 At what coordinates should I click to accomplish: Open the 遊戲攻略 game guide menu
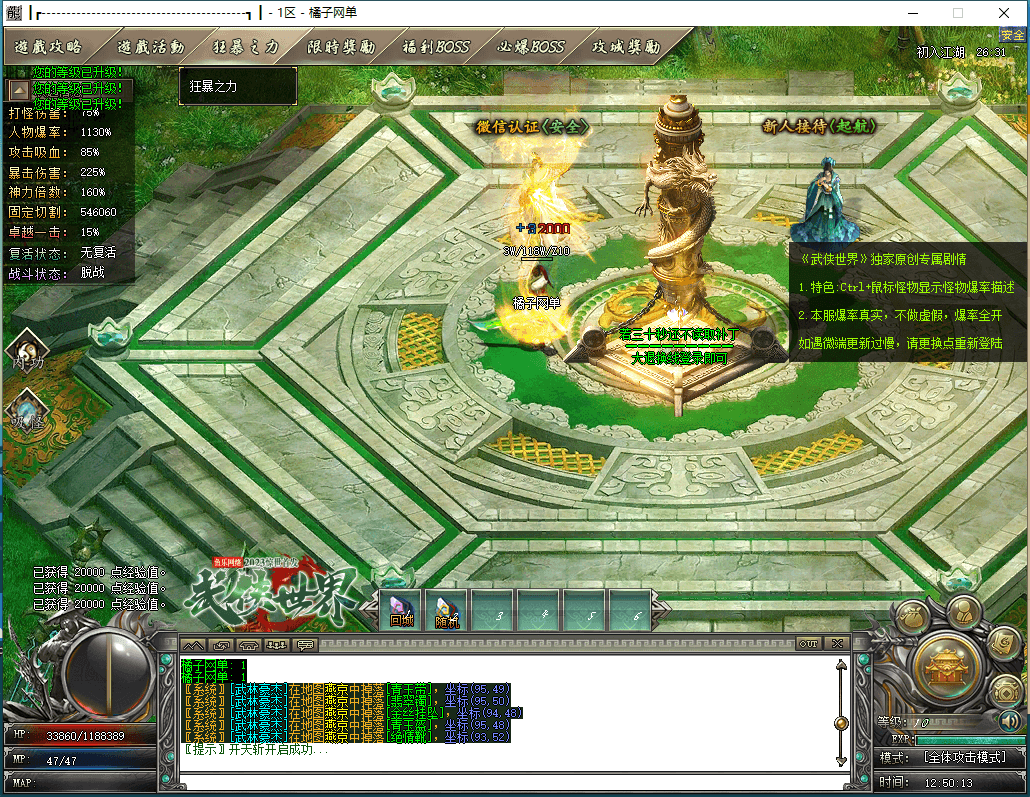click(x=49, y=47)
